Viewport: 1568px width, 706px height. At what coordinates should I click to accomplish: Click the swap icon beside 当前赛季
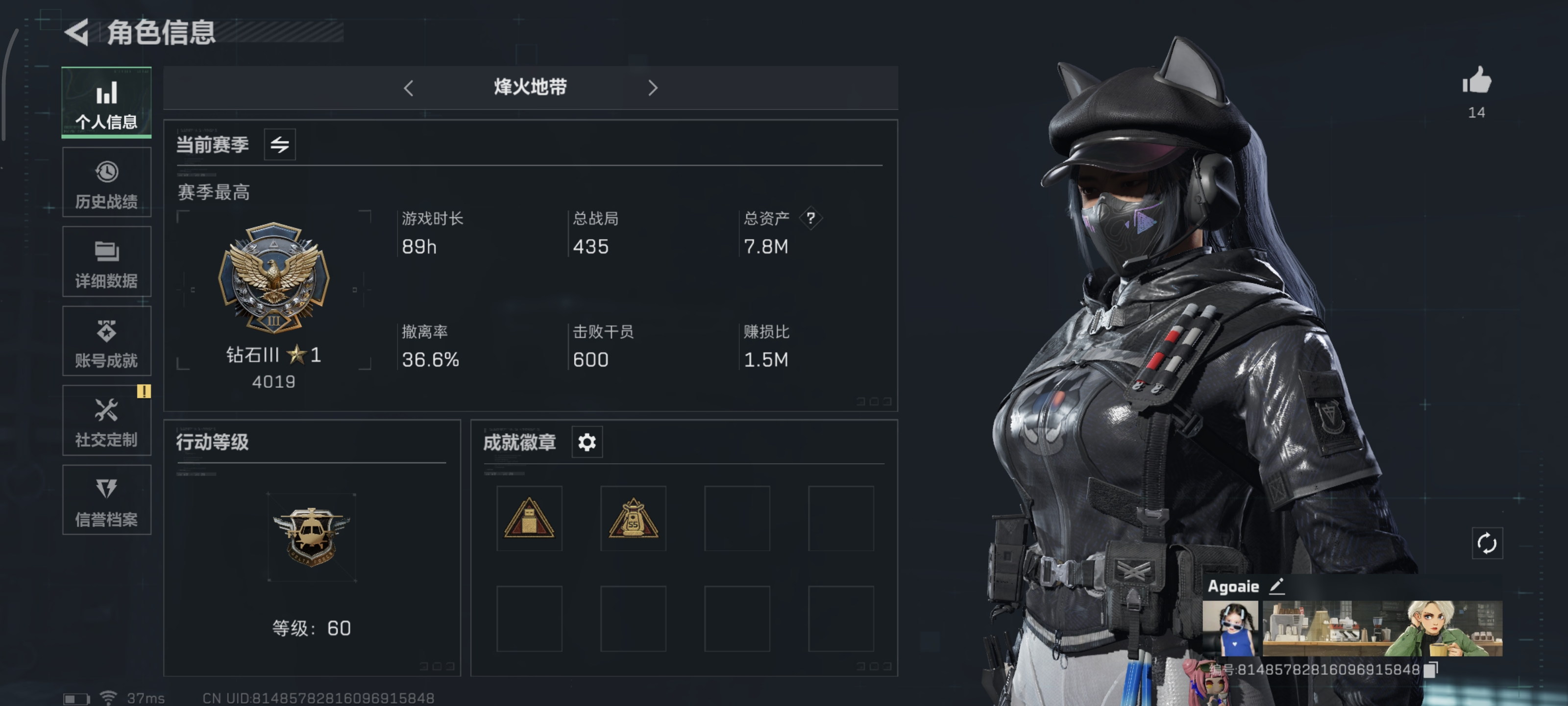pyautogui.click(x=279, y=144)
